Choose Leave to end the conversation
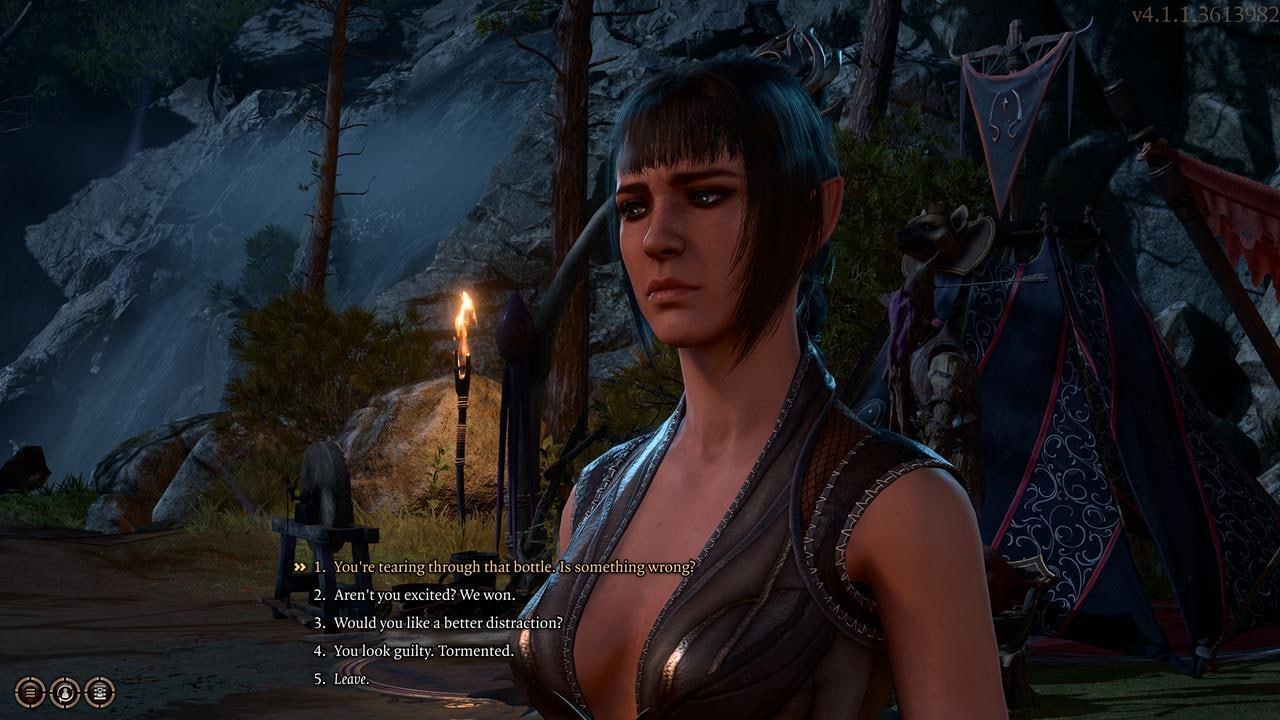Screen dimensions: 1280x720 click(x=351, y=679)
